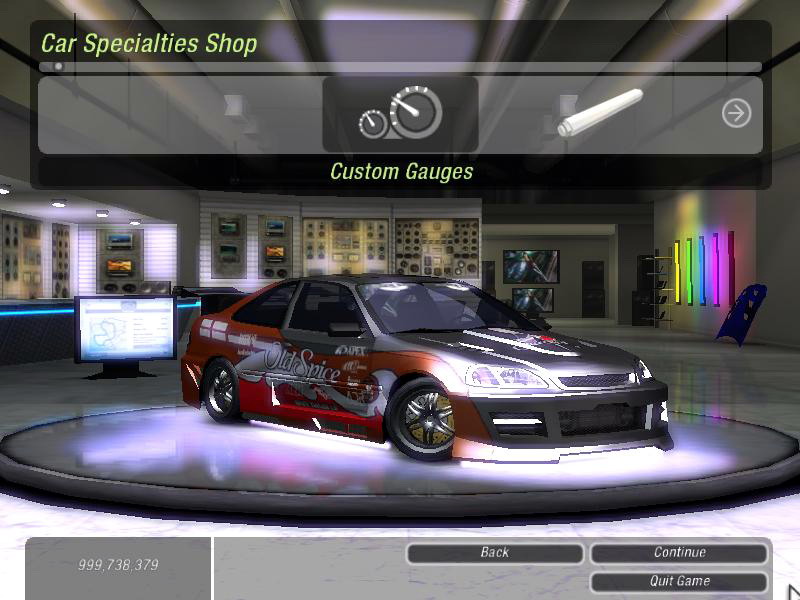Quit Game from the shop
This screenshot has height=600, width=800.
click(x=679, y=581)
